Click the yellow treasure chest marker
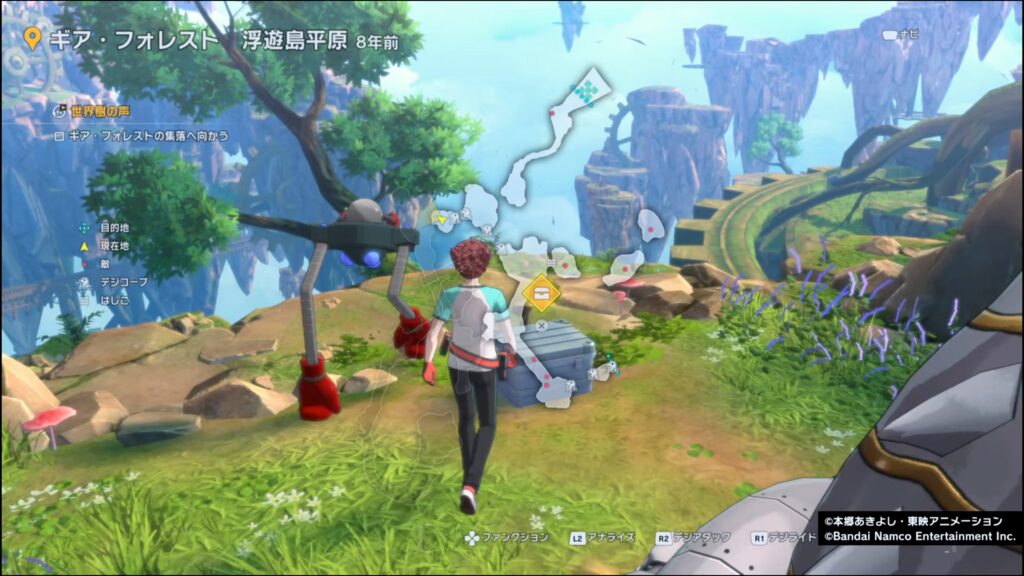This screenshot has width=1024, height=576. click(540, 293)
